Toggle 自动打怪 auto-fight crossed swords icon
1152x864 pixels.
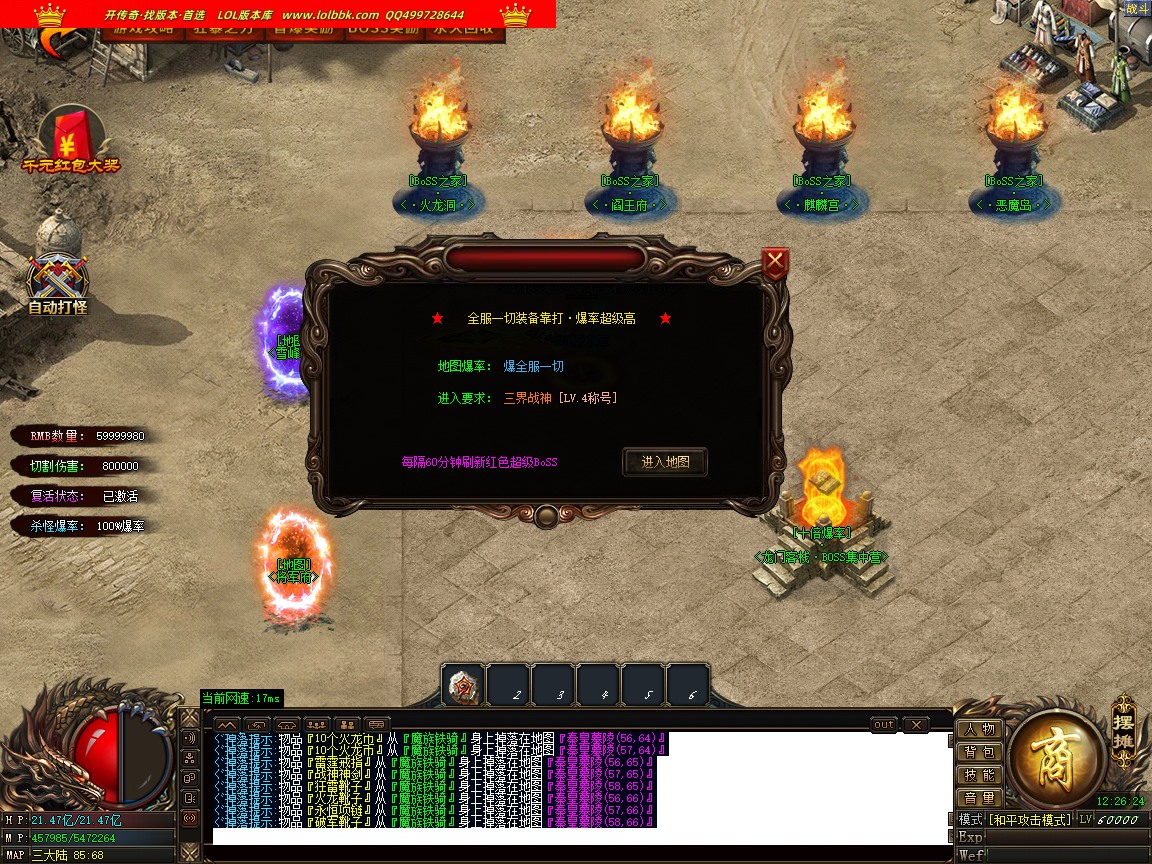click(58, 281)
